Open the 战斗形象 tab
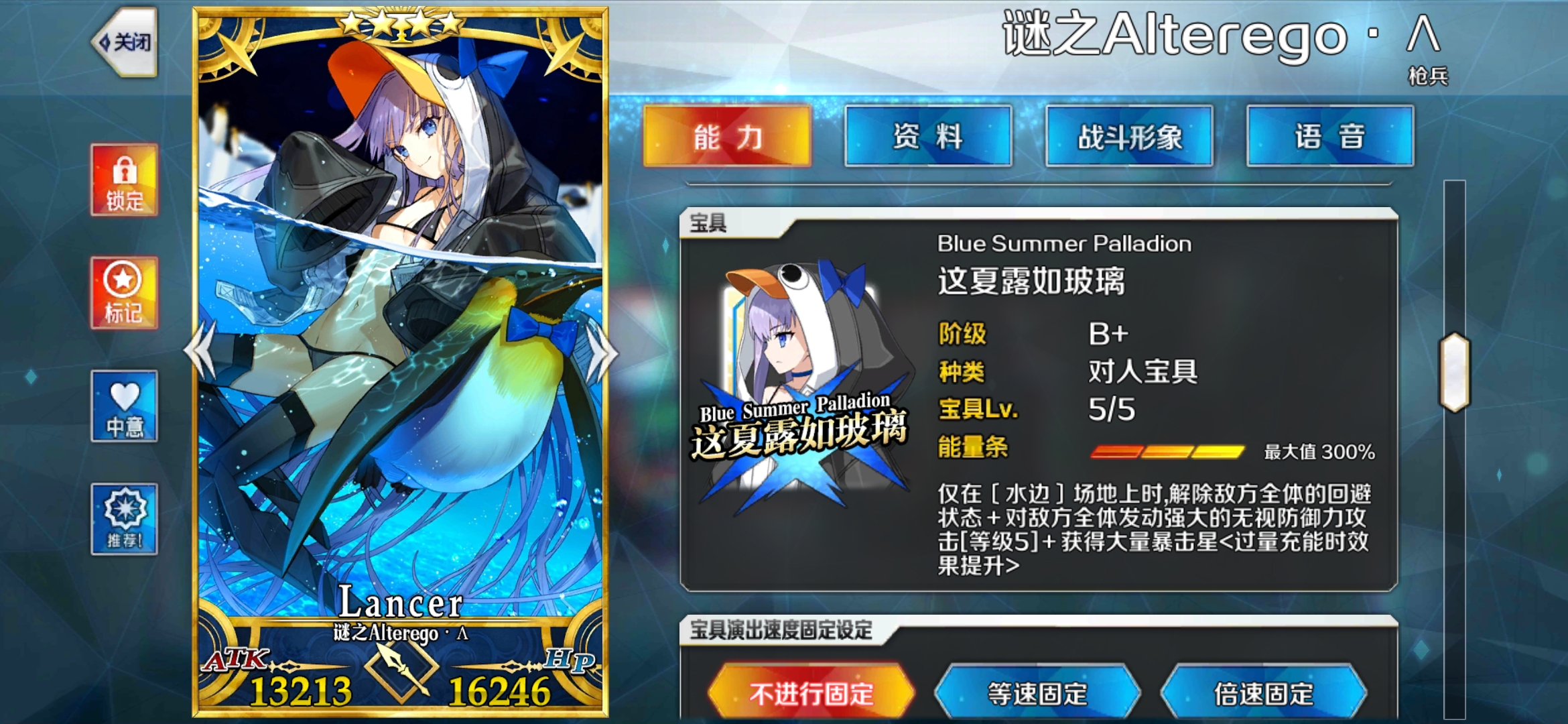 tap(1130, 136)
